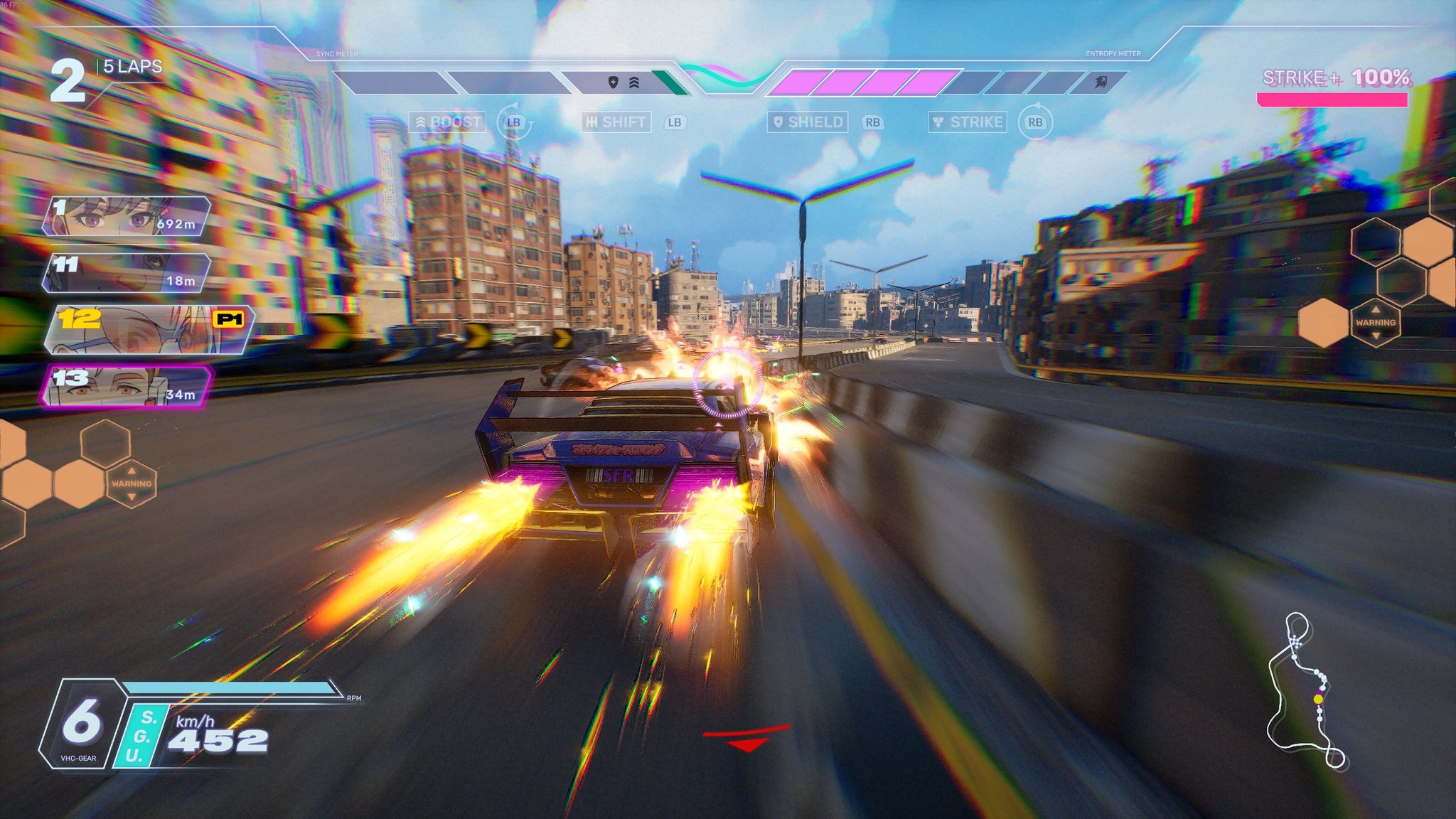1456x819 pixels.
Task: Choose the Shield ability label
Action: (808, 122)
